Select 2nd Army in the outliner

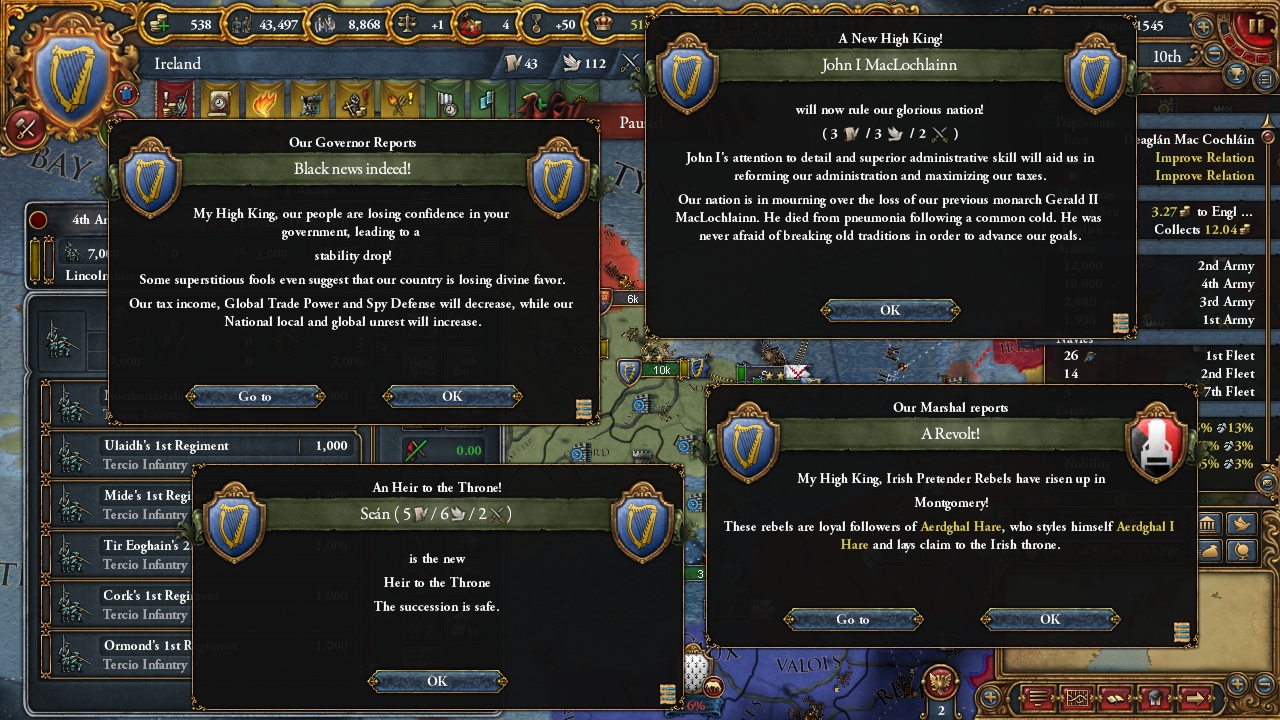1225,266
